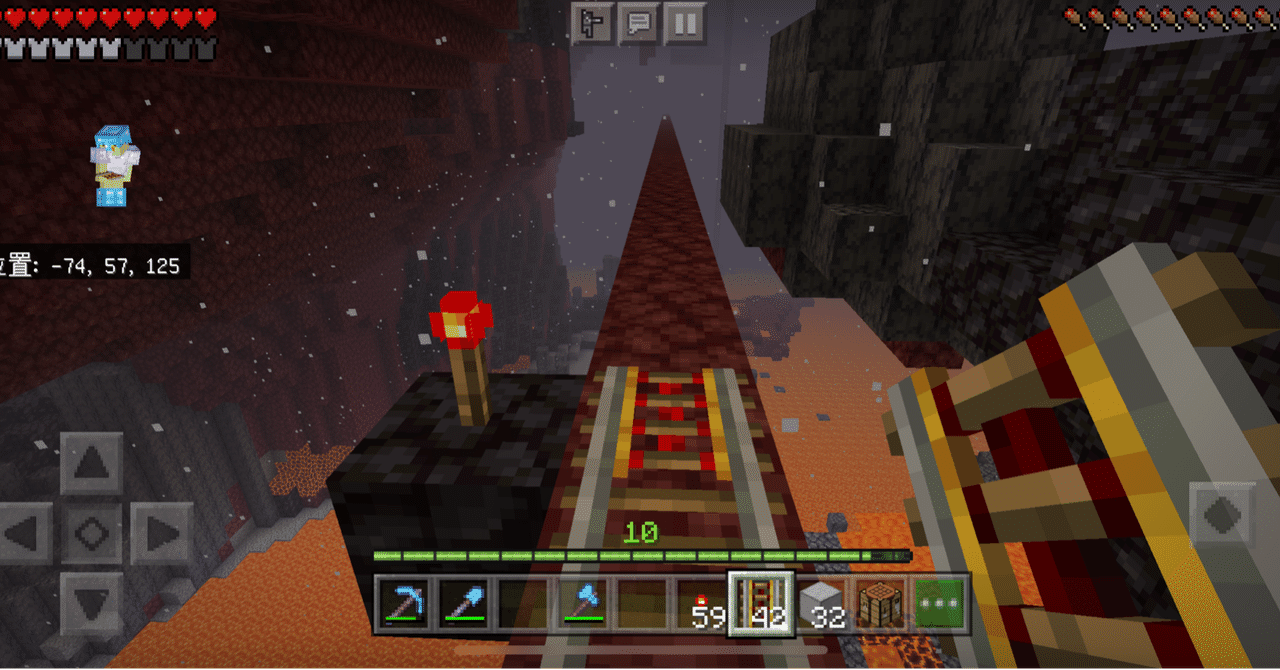1280x670 pixels.
Task: Choose the block stack of 32
Action: pos(821,603)
